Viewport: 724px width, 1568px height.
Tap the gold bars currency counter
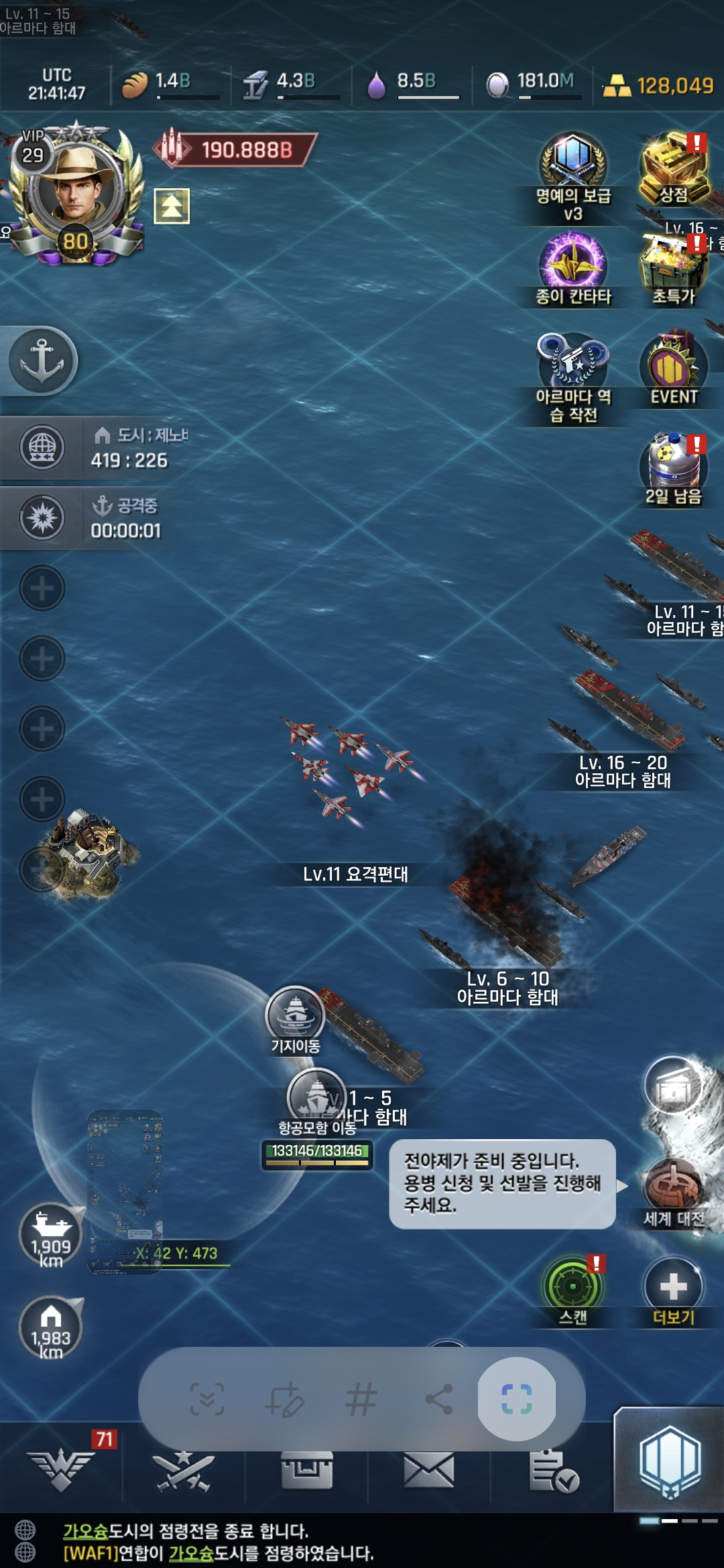click(x=659, y=86)
